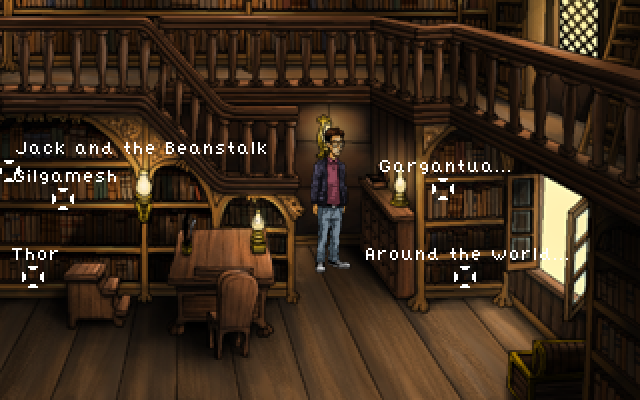This screenshot has height=400, width=640.
Task: Pick the Gargantua... hotspot
Action: coord(443,188)
